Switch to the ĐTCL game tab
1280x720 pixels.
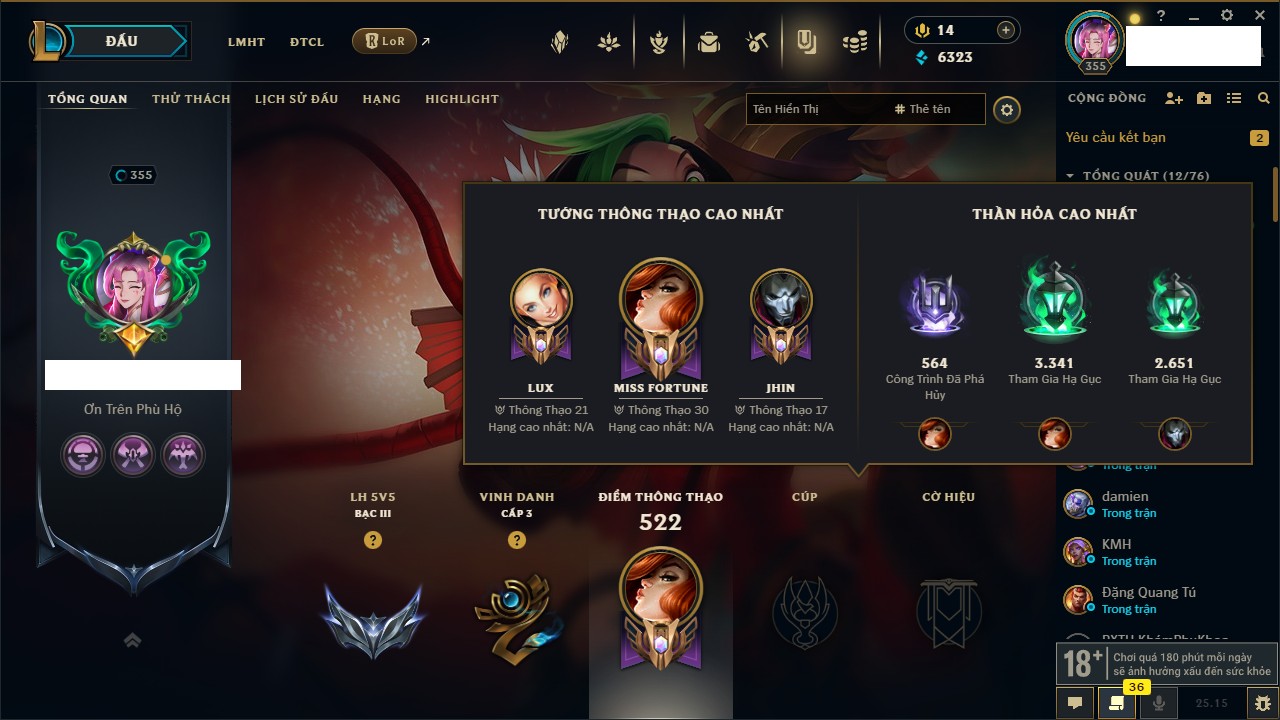point(306,42)
